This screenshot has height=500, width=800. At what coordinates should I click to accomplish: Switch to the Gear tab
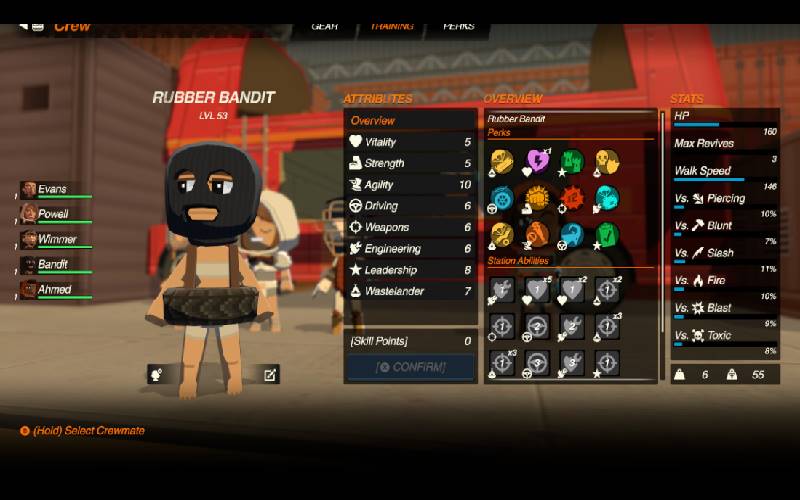click(325, 26)
